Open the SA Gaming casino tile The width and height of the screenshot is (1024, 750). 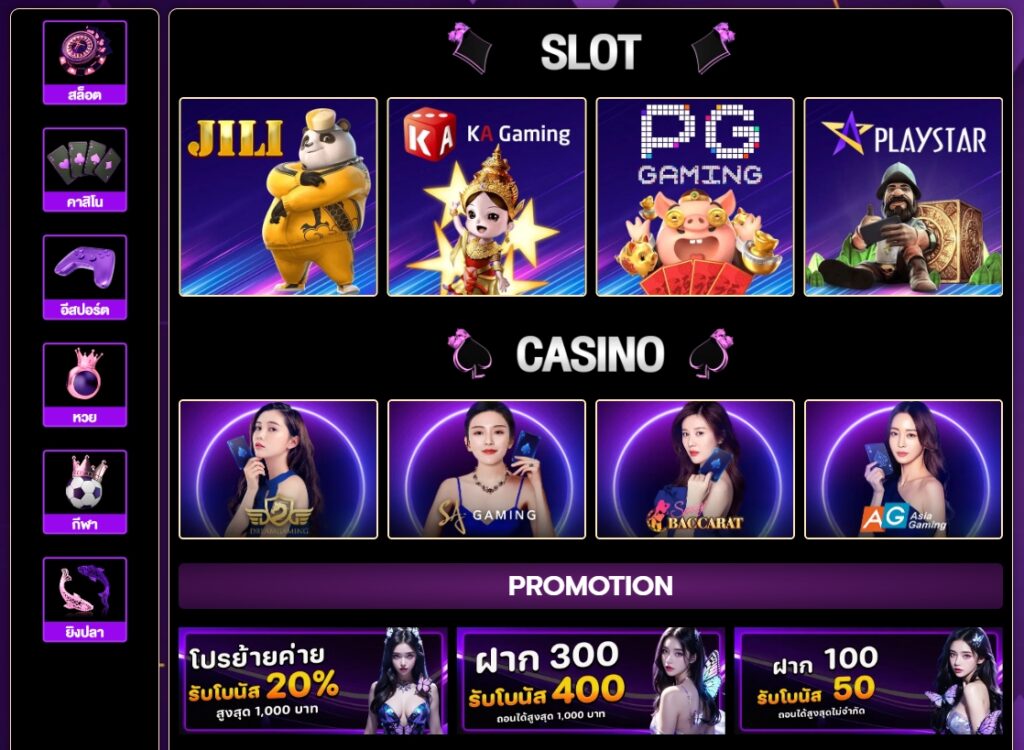(x=487, y=469)
